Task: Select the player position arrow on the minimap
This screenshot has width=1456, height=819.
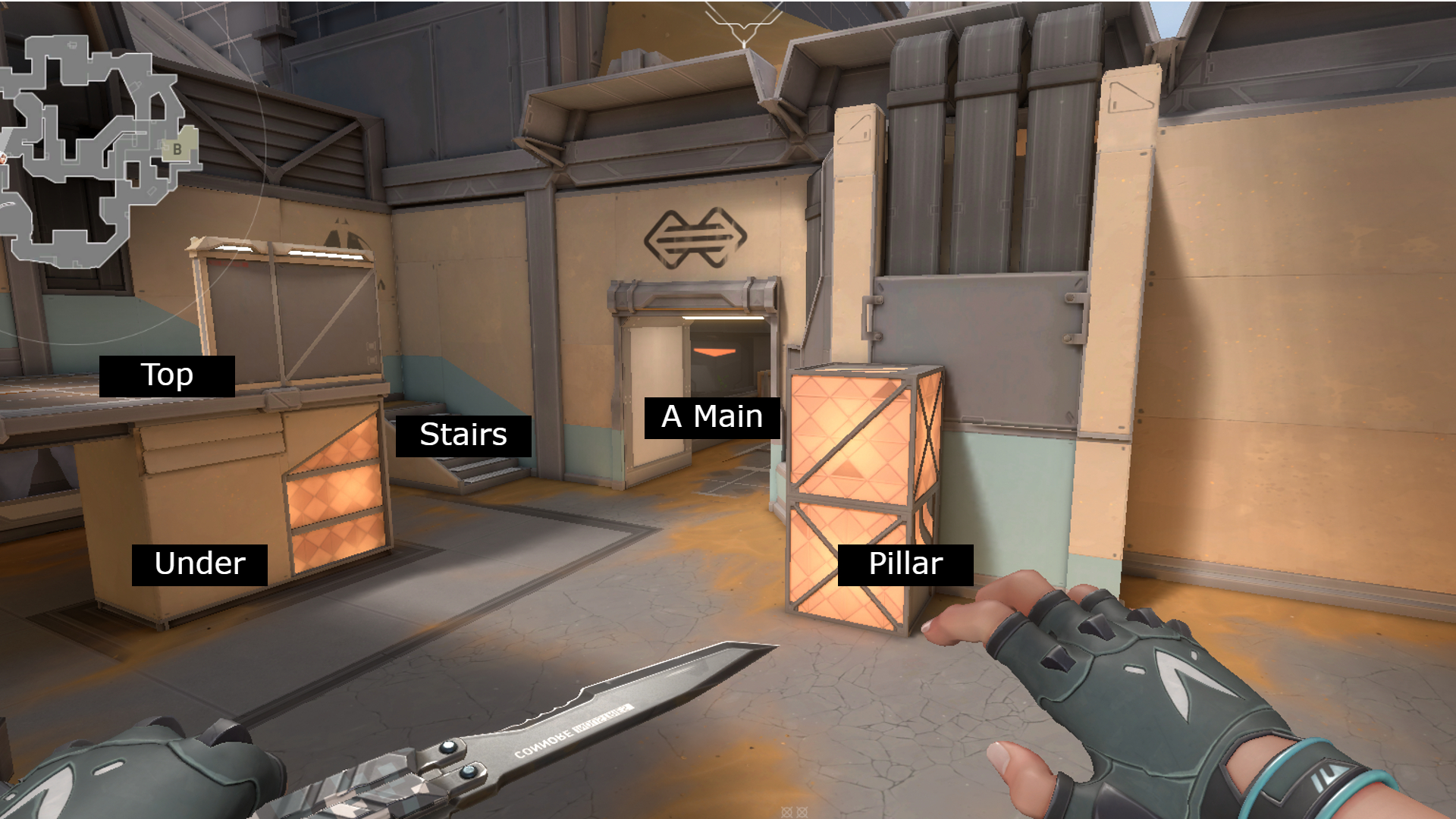Action: click(x=4, y=158)
